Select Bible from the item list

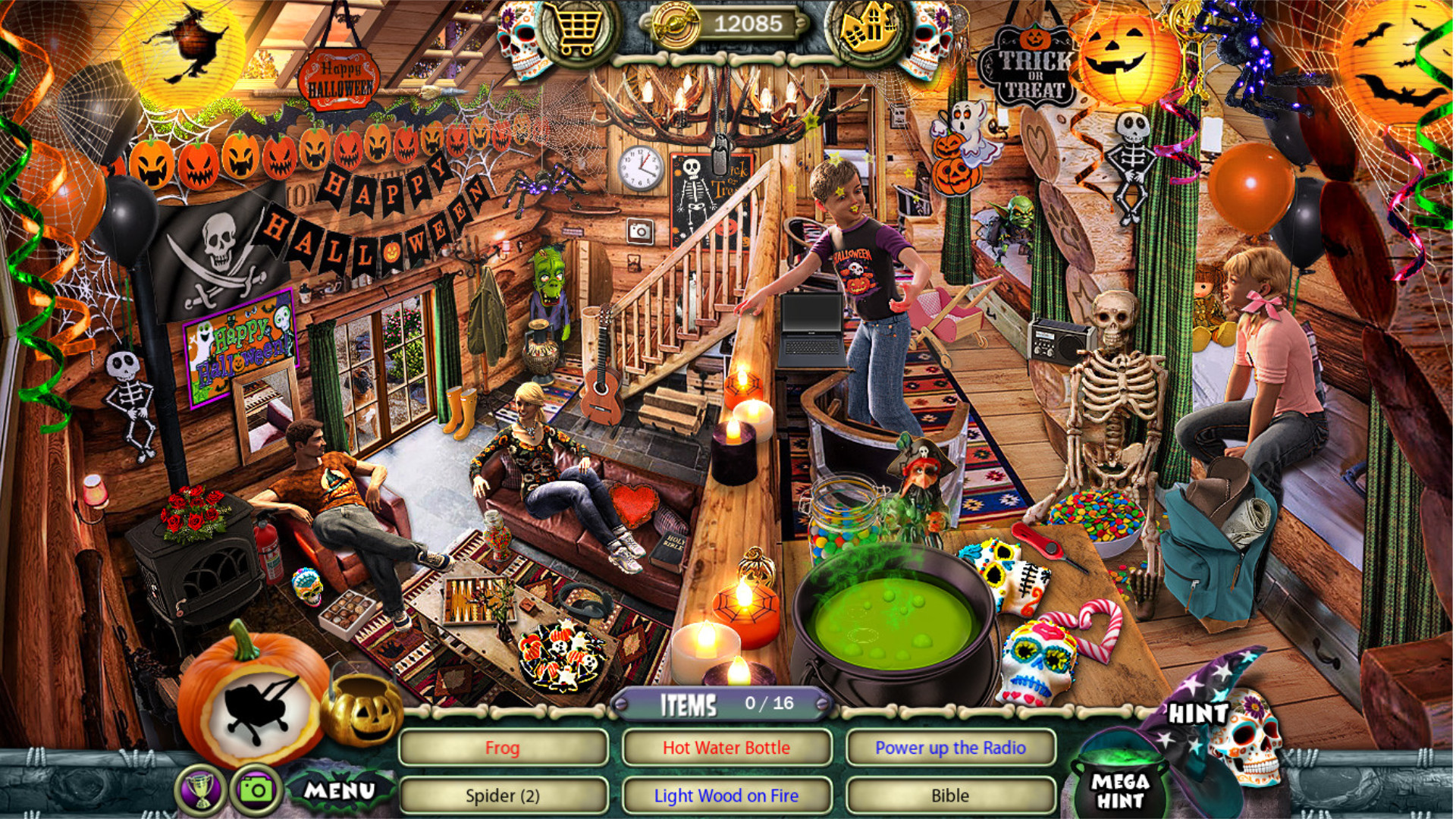pos(950,795)
